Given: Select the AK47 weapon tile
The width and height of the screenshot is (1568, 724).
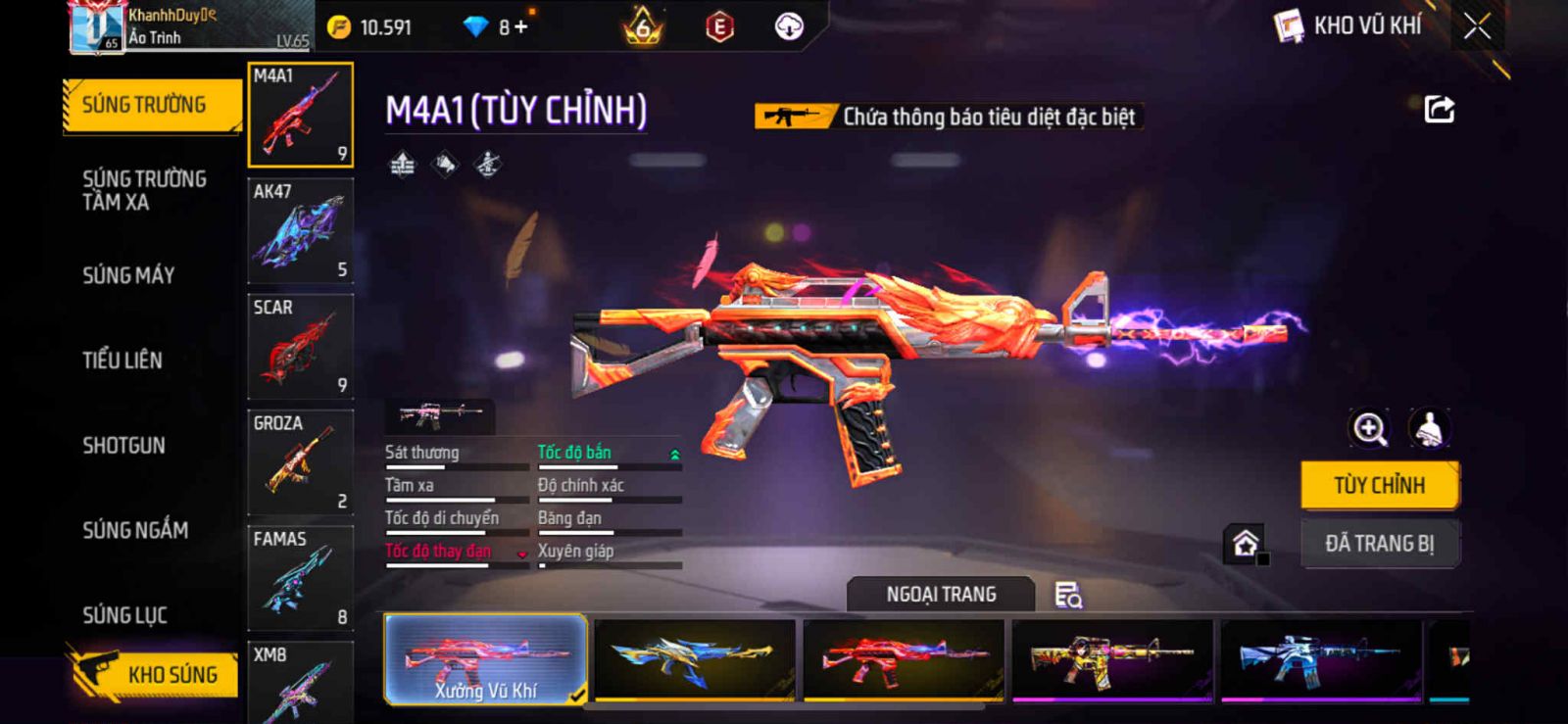Looking at the screenshot, I should pos(300,231).
